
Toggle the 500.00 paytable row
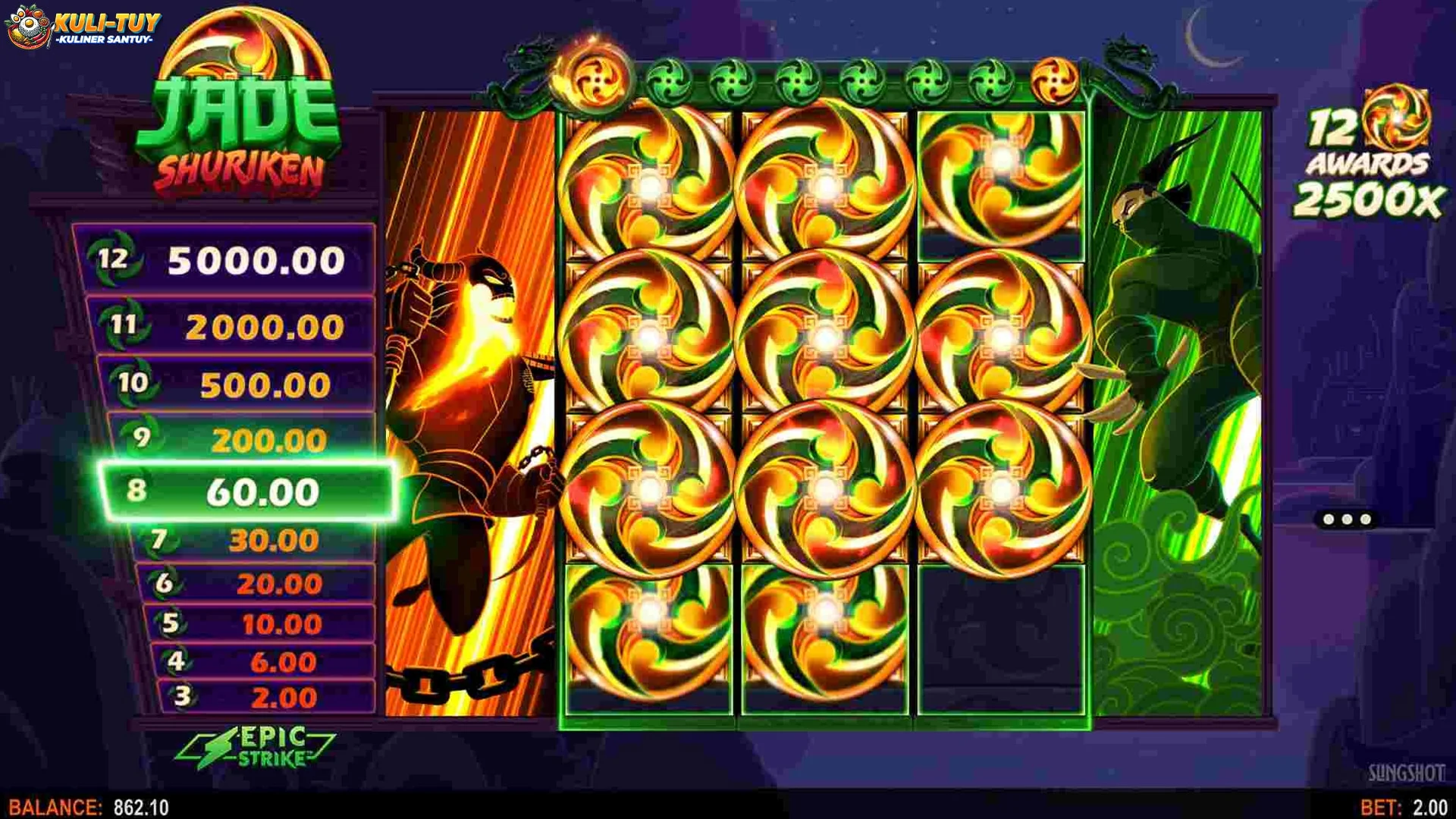click(243, 385)
